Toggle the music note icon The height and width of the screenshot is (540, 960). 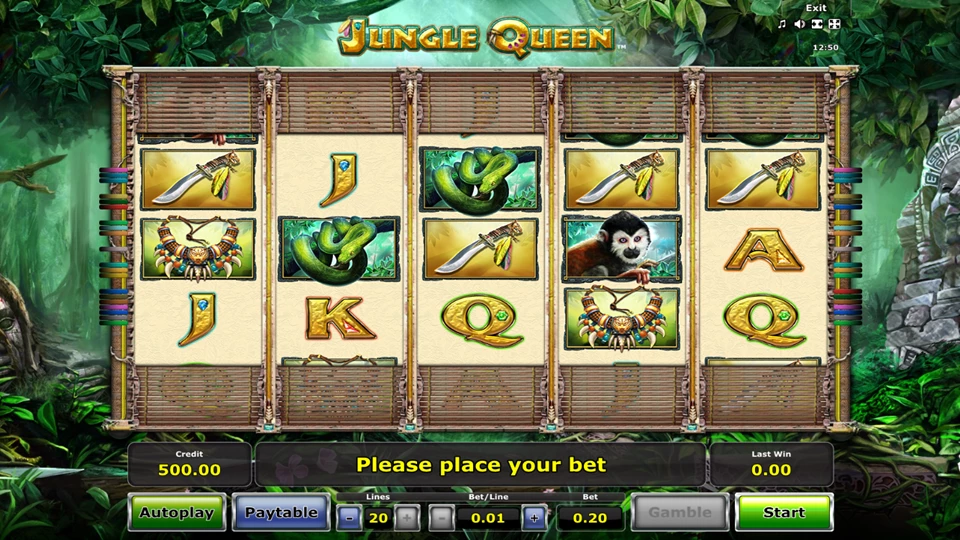[783, 24]
